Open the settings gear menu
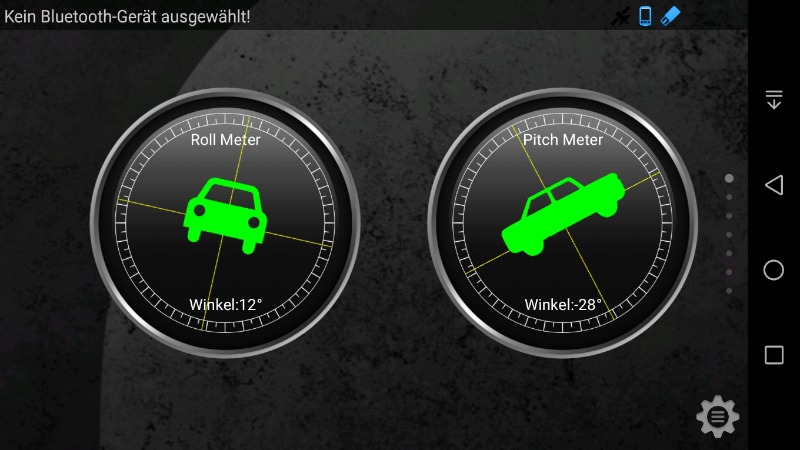 coord(717,415)
